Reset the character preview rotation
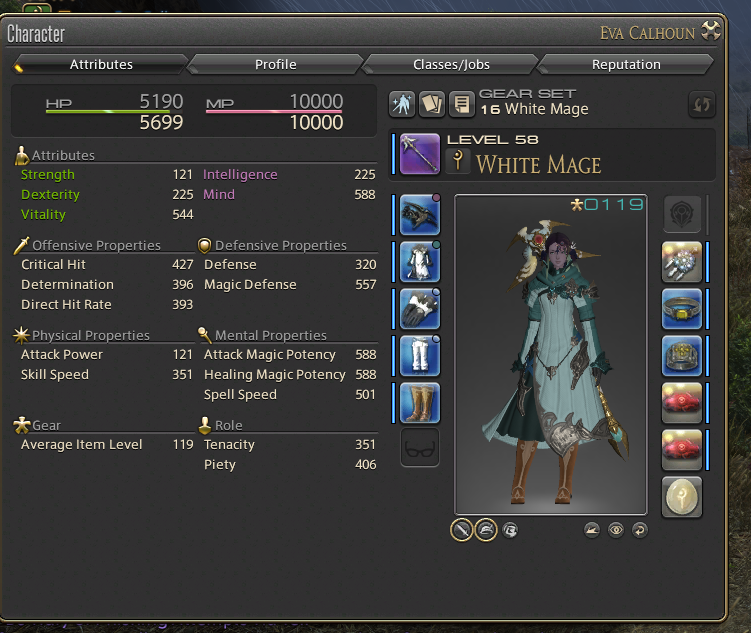The width and height of the screenshot is (751, 633). [640, 530]
